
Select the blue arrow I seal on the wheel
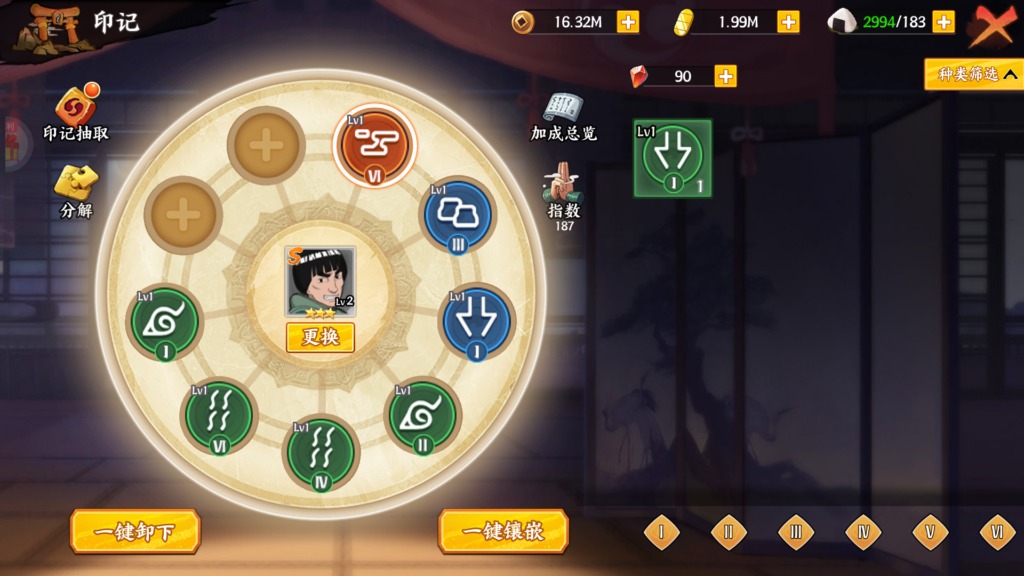[x=476, y=322]
